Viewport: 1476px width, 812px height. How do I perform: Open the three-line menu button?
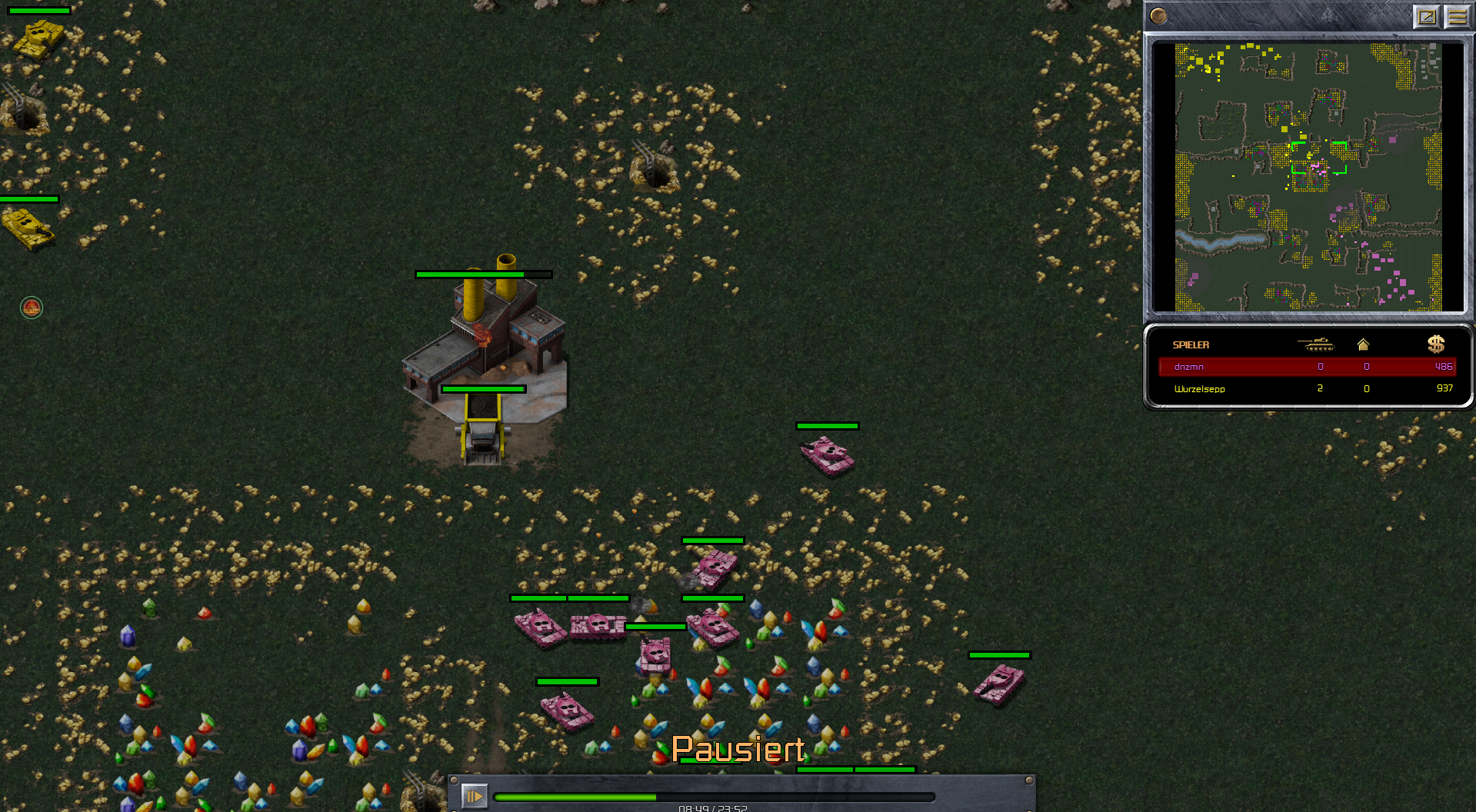point(1457,16)
